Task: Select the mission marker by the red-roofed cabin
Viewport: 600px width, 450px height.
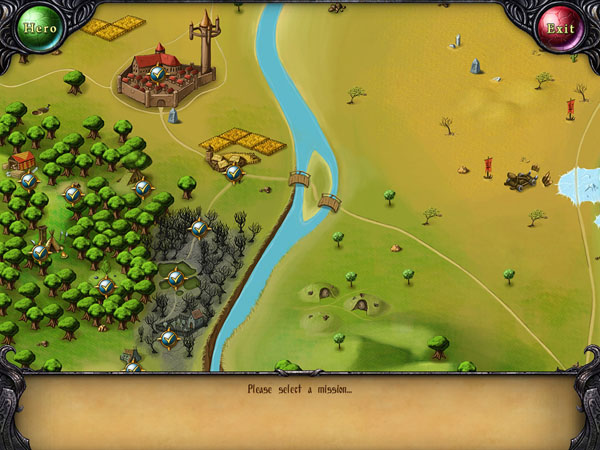Action: point(29,180)
